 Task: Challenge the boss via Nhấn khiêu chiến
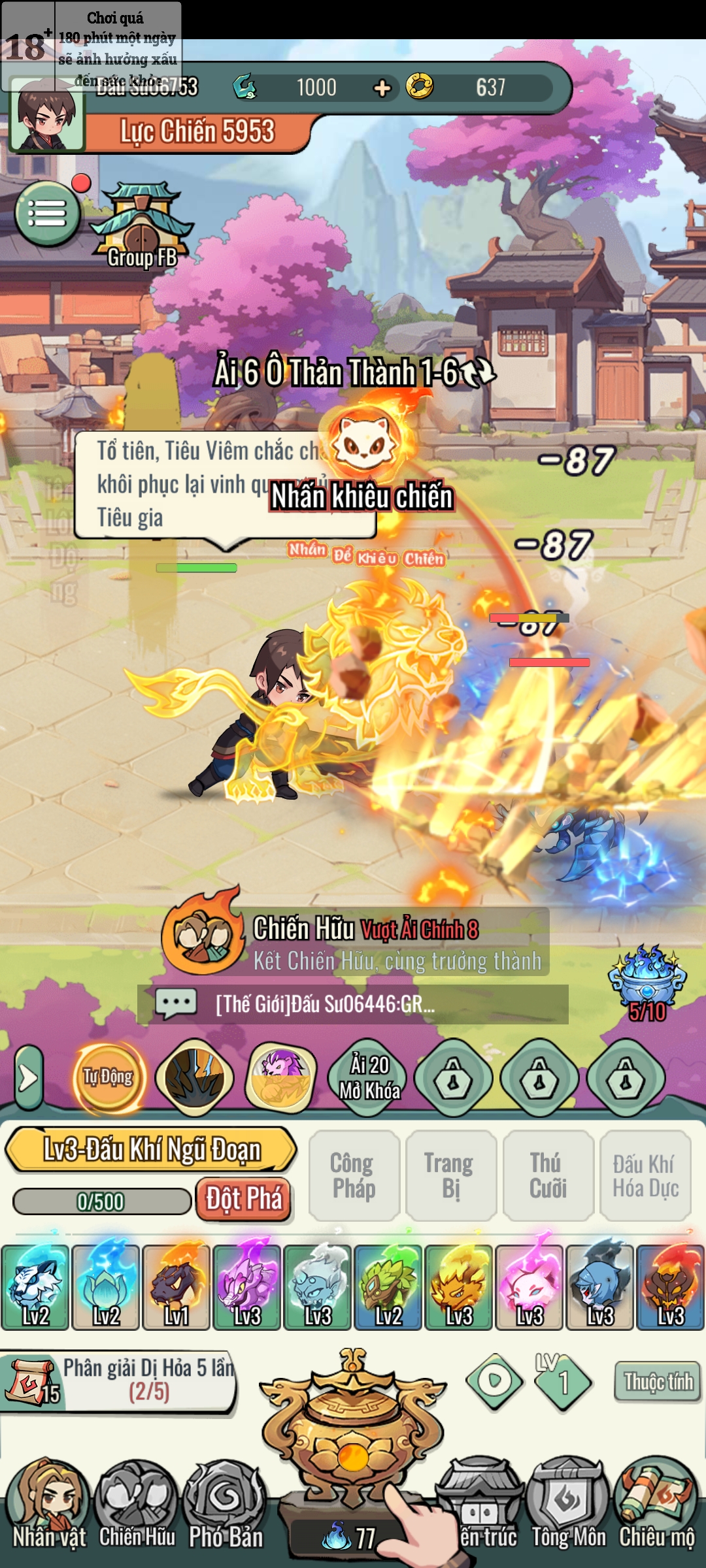pyautogui.click(x=362, y=497)
